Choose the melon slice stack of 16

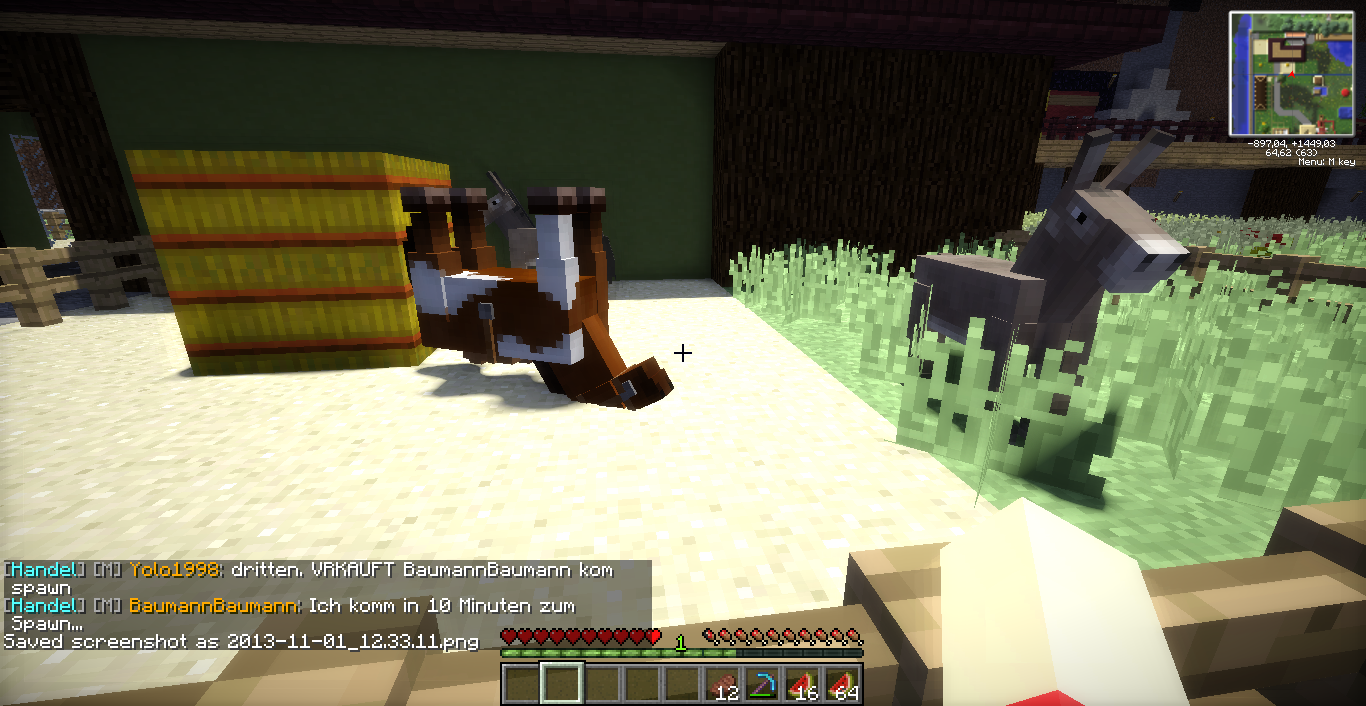(x=802, y=684)
